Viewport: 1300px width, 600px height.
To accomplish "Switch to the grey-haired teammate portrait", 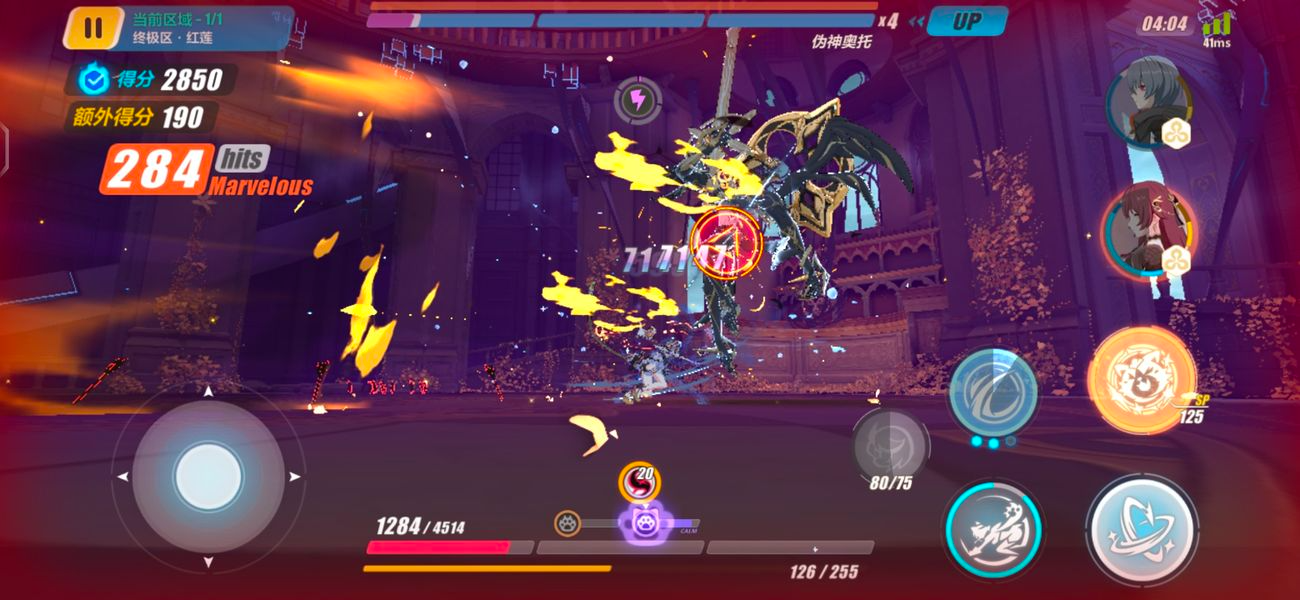I will 1149,102.
